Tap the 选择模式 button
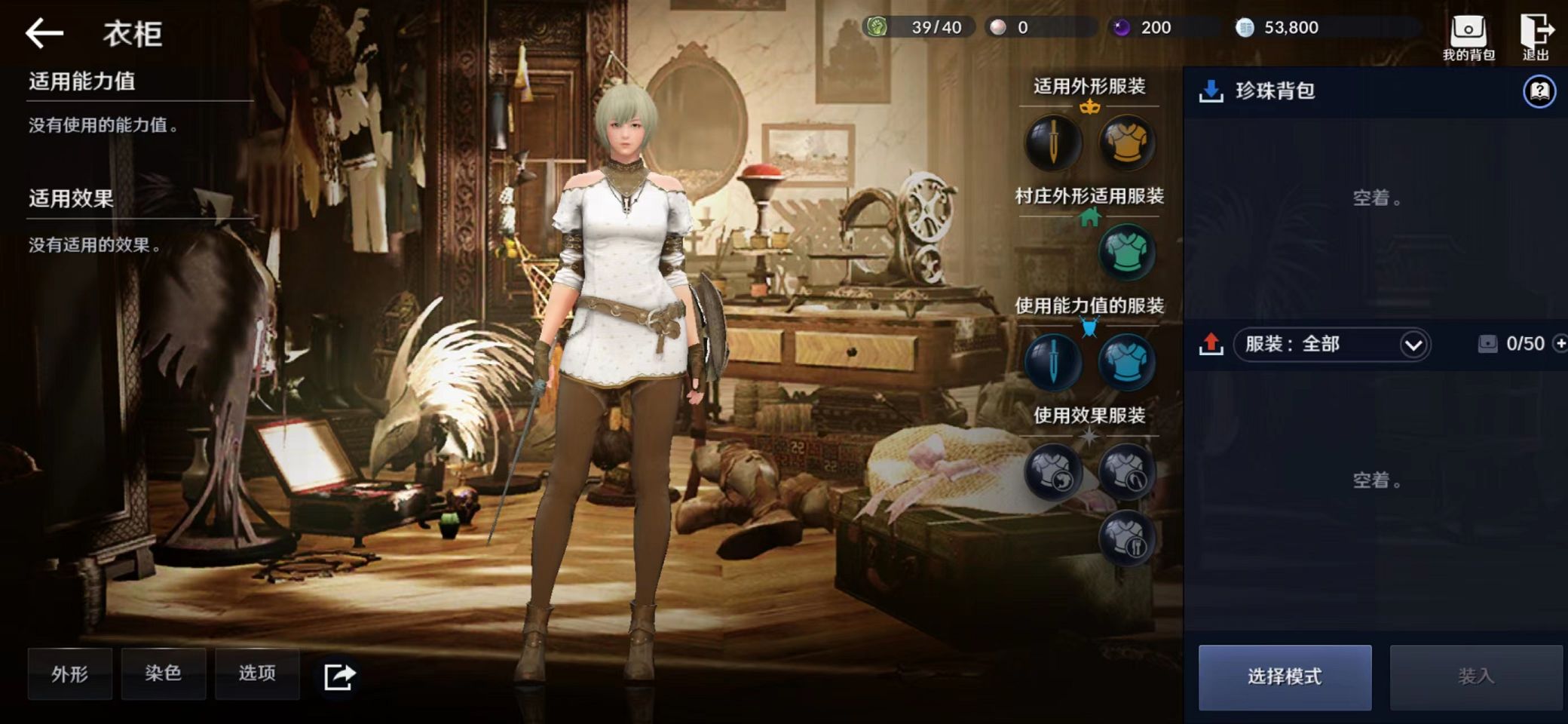 (x=1285, y=676)
